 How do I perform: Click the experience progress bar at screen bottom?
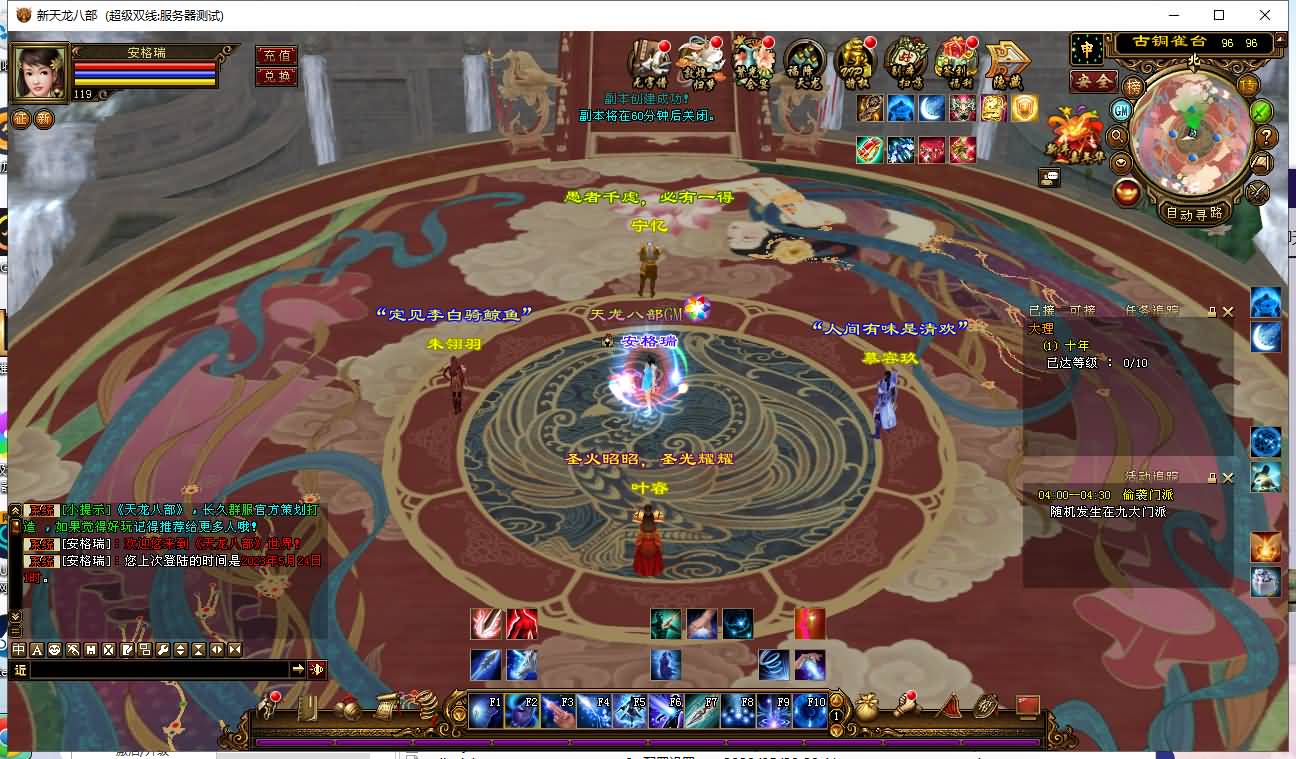[650, 742]
